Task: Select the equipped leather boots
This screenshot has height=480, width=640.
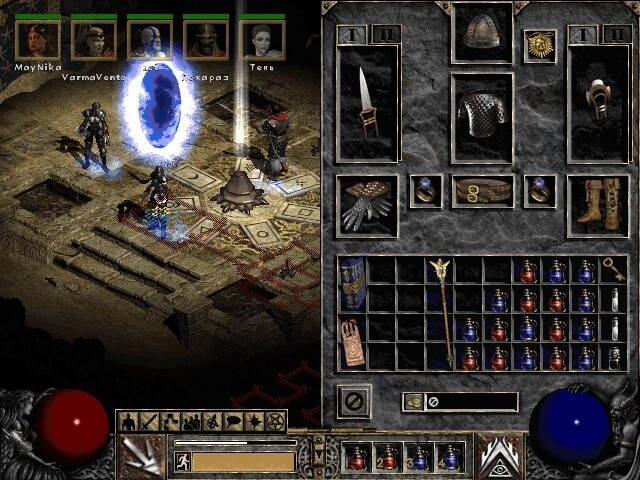Action: point(596,205)
